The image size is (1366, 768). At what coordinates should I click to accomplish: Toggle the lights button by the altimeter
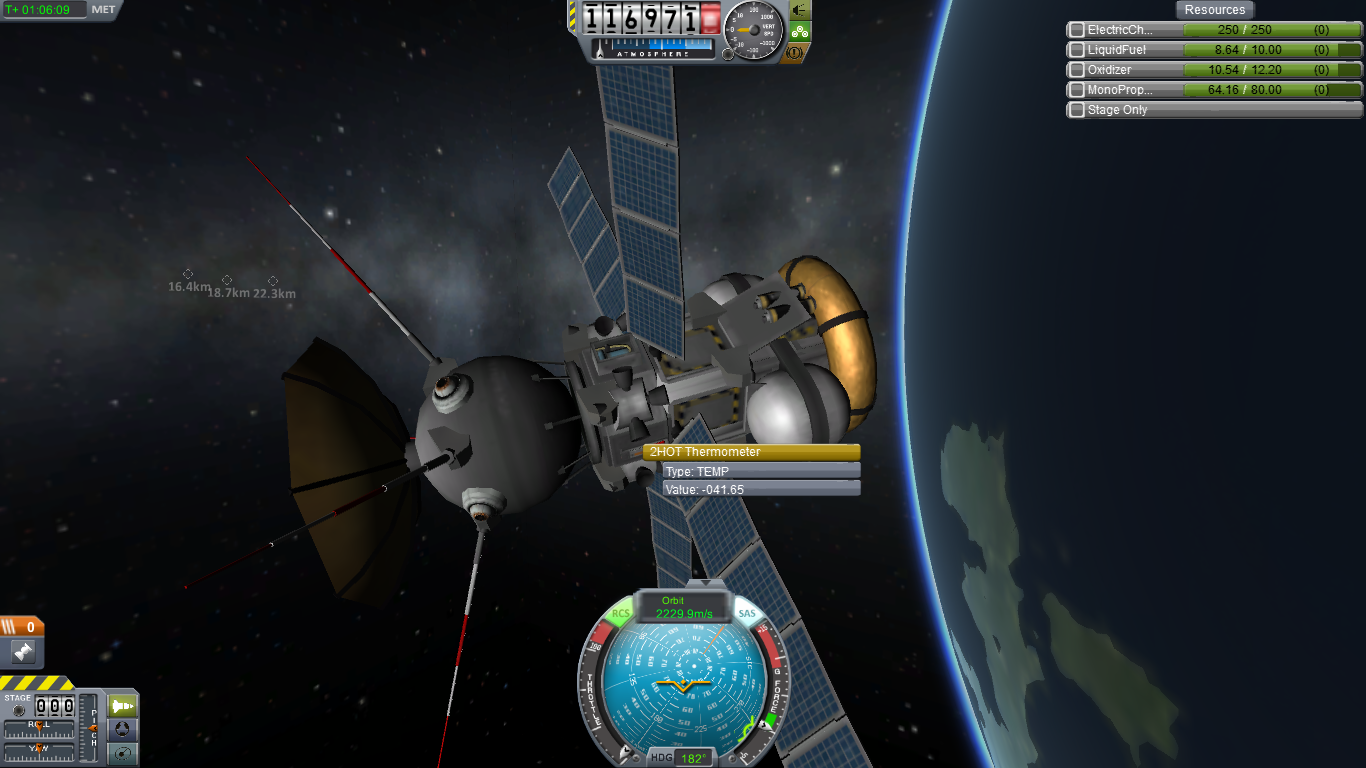[800, 10]
